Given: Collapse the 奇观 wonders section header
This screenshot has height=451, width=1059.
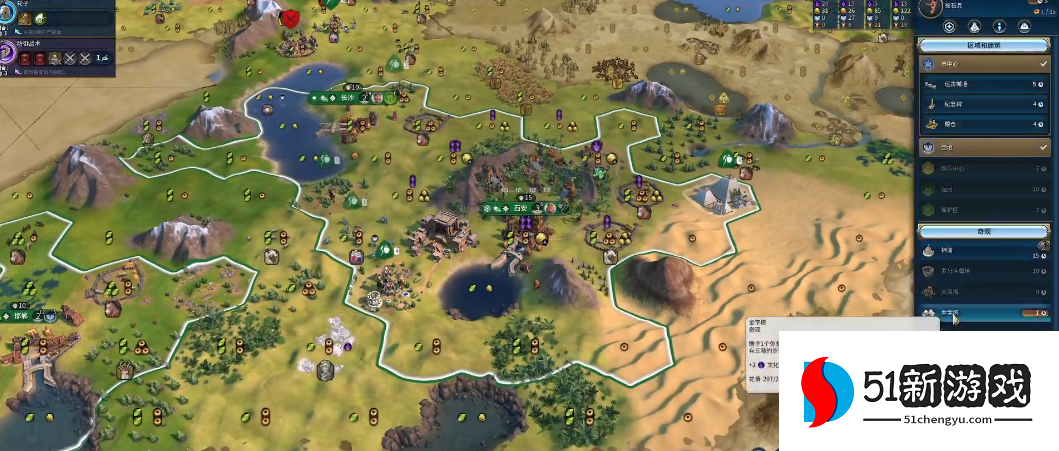Looking at the screenshot, I should pos(985,231).
